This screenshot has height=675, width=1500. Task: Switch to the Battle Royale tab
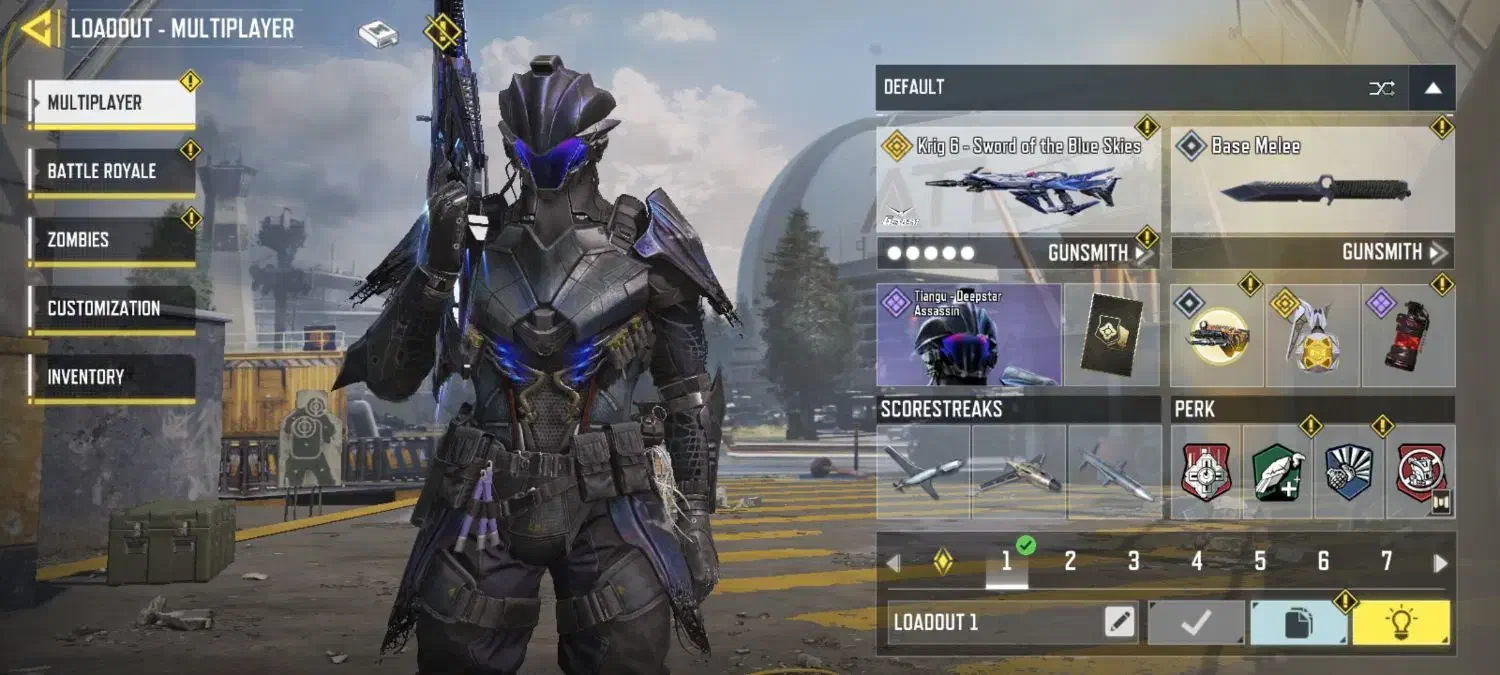112,171
